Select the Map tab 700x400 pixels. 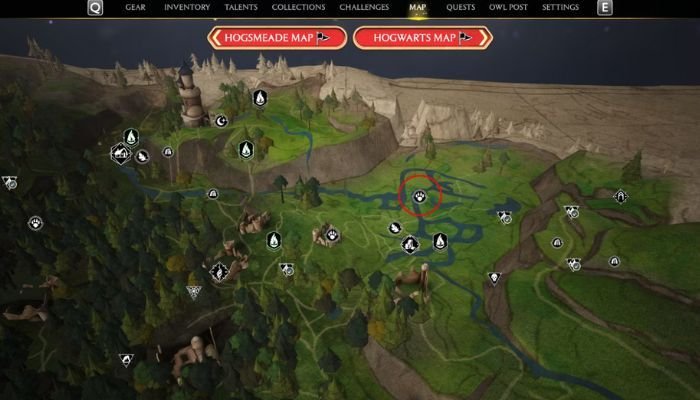pos(417,7)
